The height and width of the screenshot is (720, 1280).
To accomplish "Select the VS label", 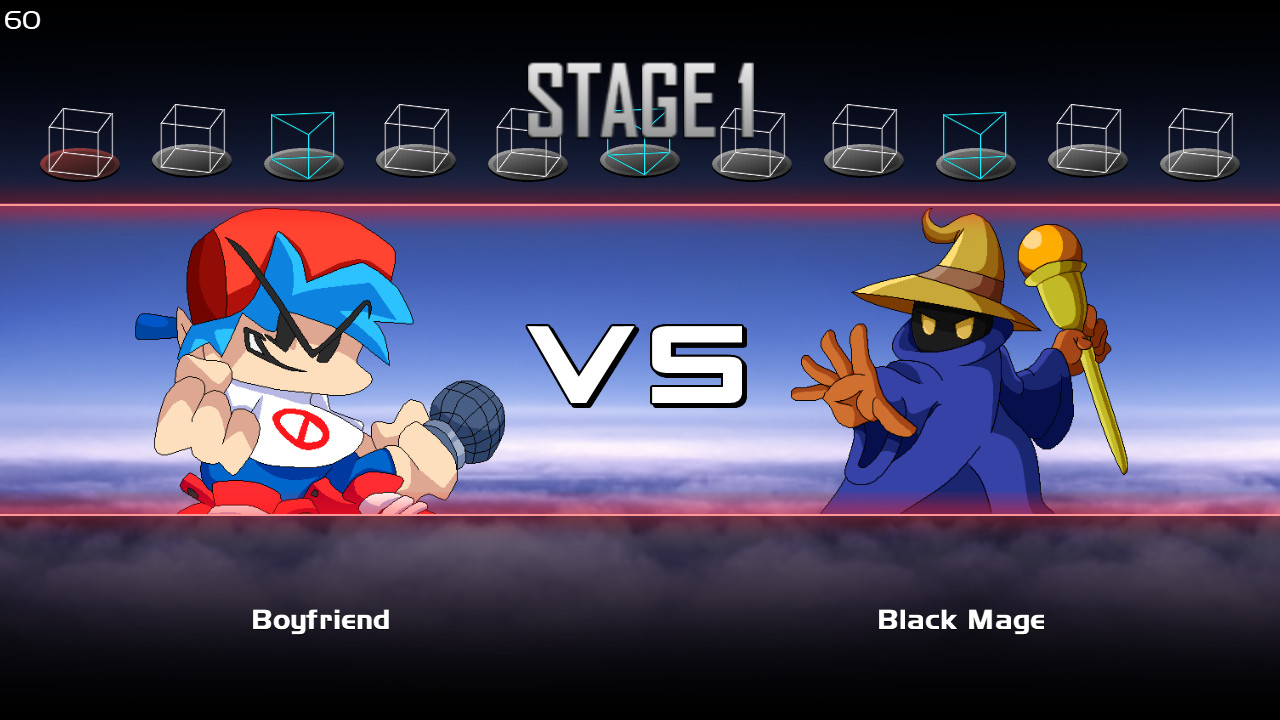I will click(x=640, y=365).
